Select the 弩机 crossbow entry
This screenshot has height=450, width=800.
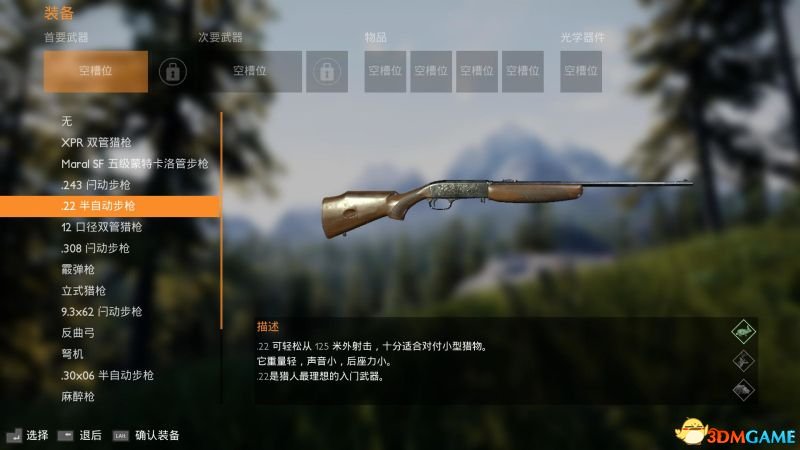tap(72, 354)
